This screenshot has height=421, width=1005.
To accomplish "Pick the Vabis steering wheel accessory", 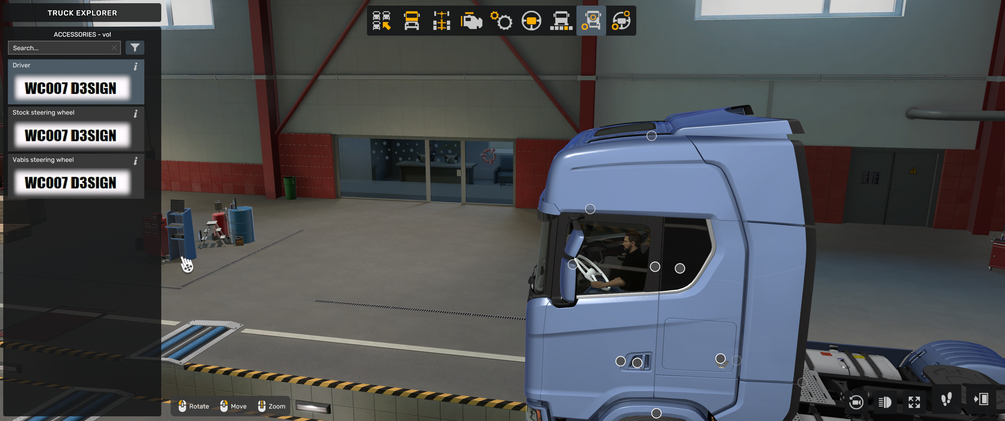I will (x=70, y=181).
